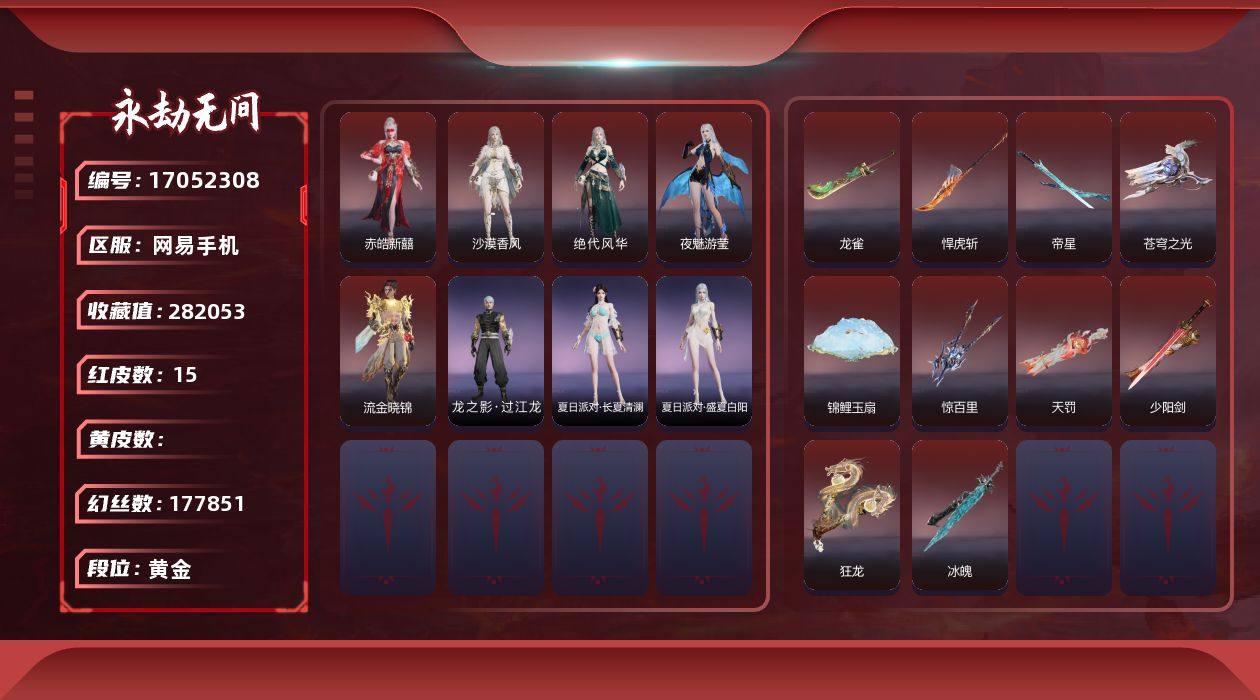Screen dimensions: 1260x700
Task: Choose the 悍虎斩 weapon card
Action: coord(960,186)
